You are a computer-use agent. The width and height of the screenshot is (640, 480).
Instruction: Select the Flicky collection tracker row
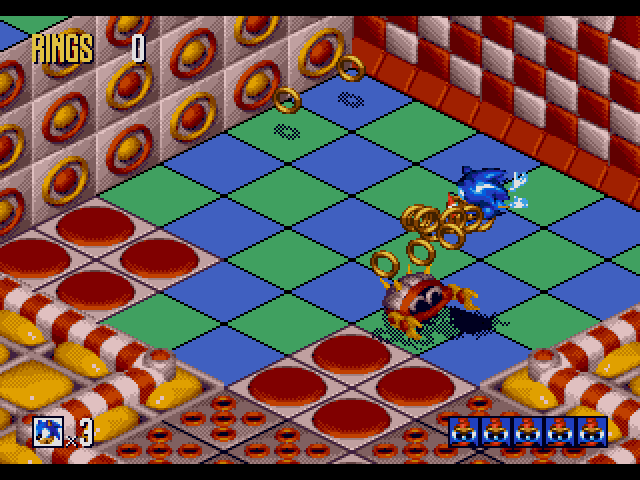point(527,431)
